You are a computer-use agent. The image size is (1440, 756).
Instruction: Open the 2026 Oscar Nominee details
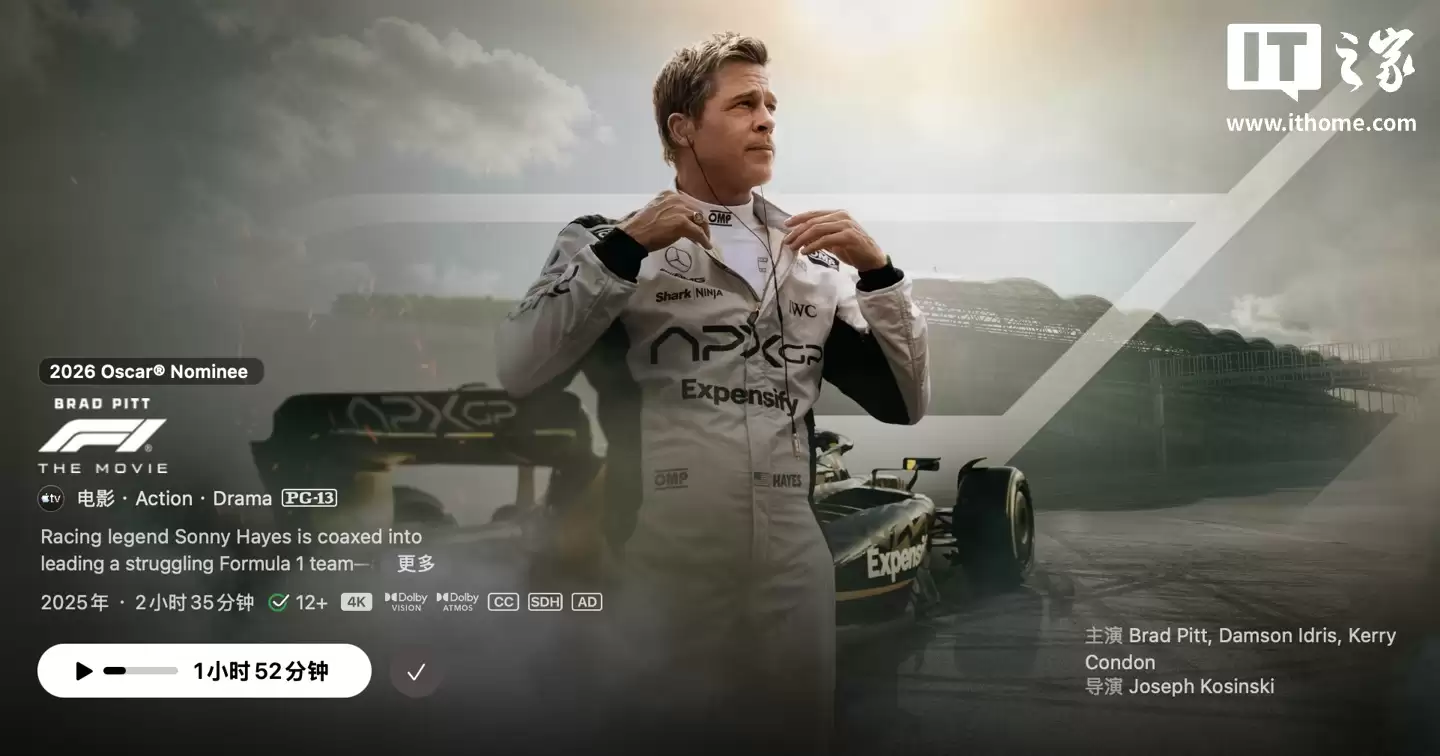pyautogui.click(x=150, y=371)
